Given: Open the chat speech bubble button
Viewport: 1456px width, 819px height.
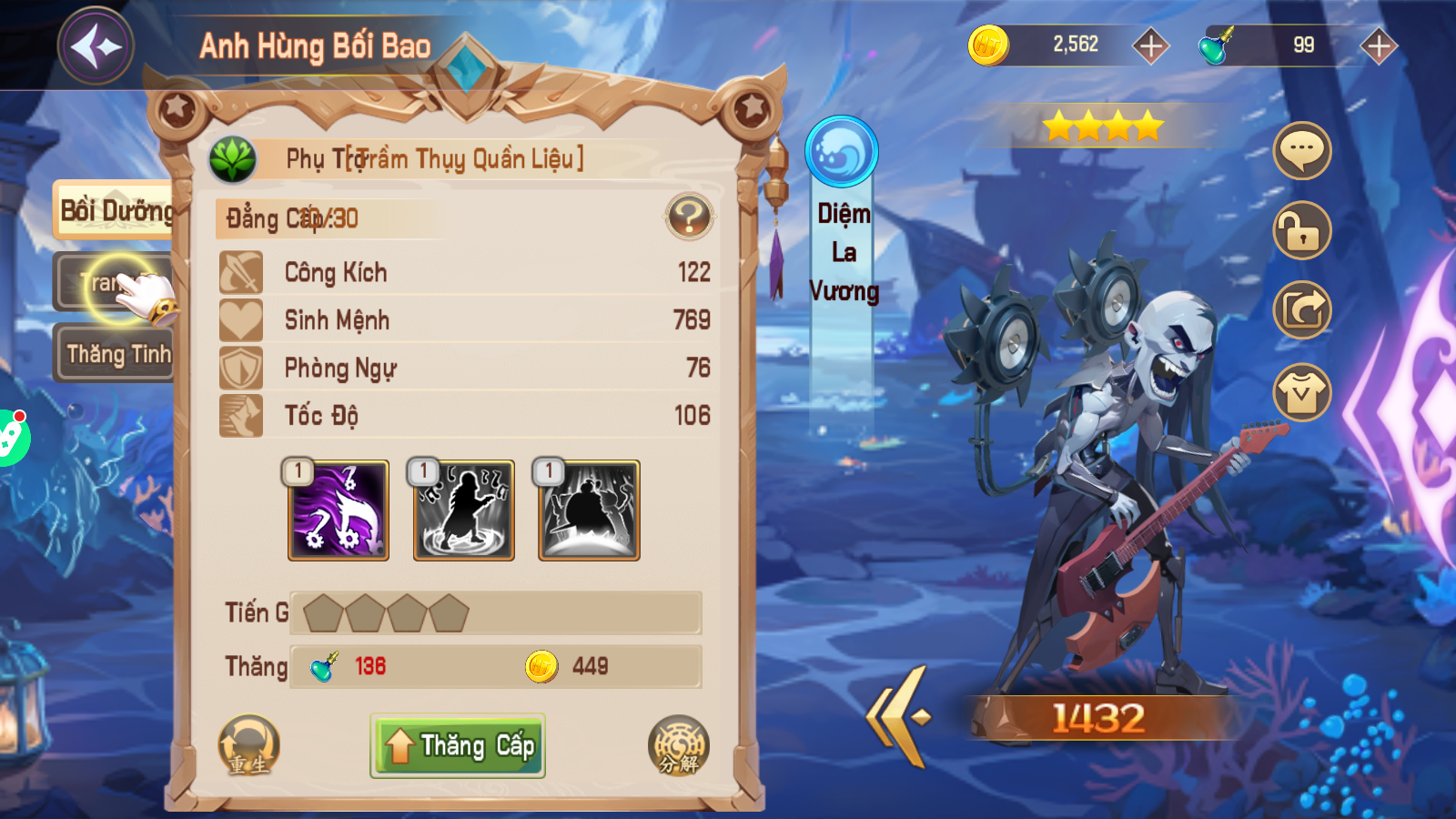Looking at the screenshot, I should coord(1302,150).
